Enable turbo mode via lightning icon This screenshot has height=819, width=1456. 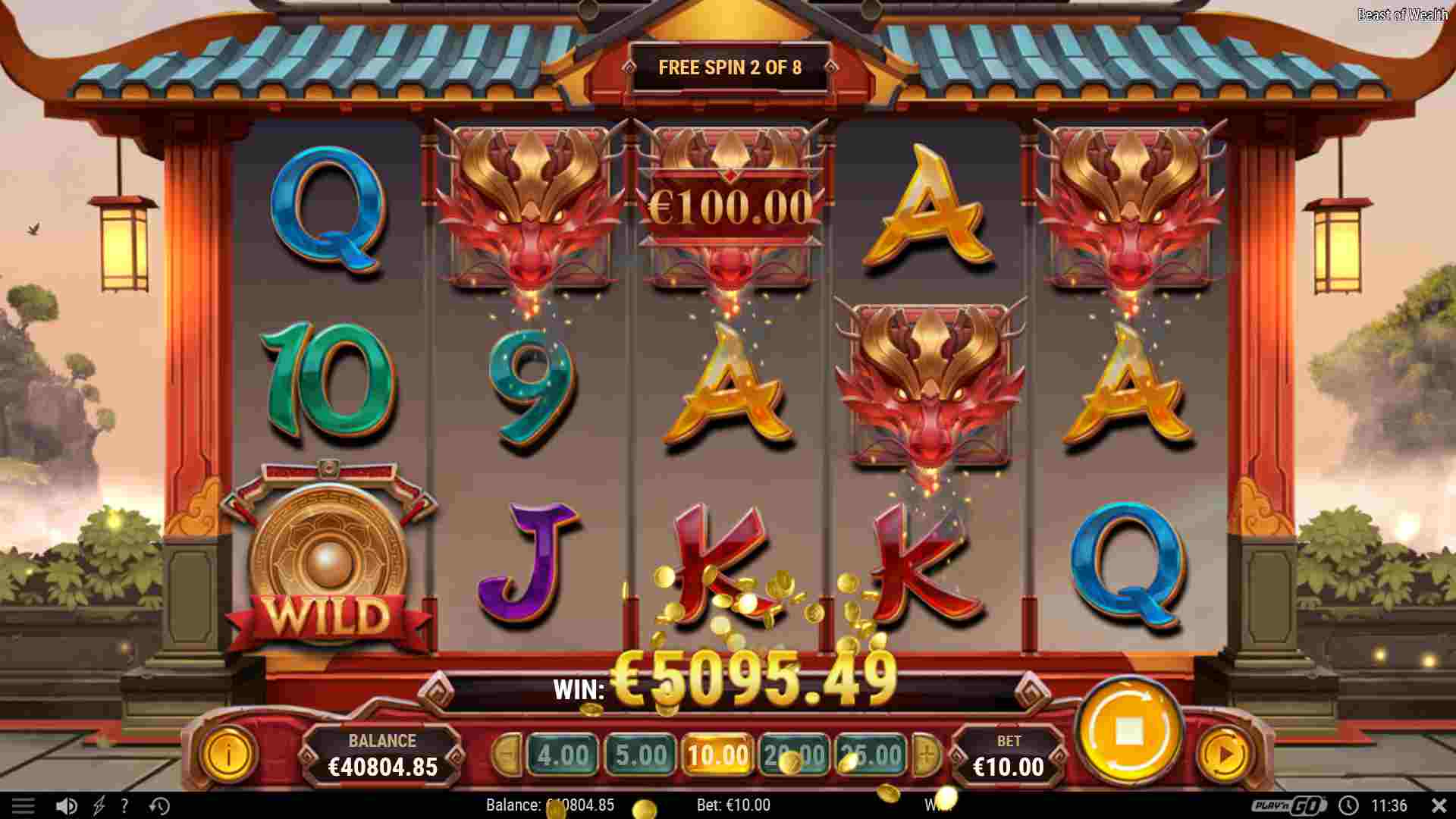coord(99,805)
